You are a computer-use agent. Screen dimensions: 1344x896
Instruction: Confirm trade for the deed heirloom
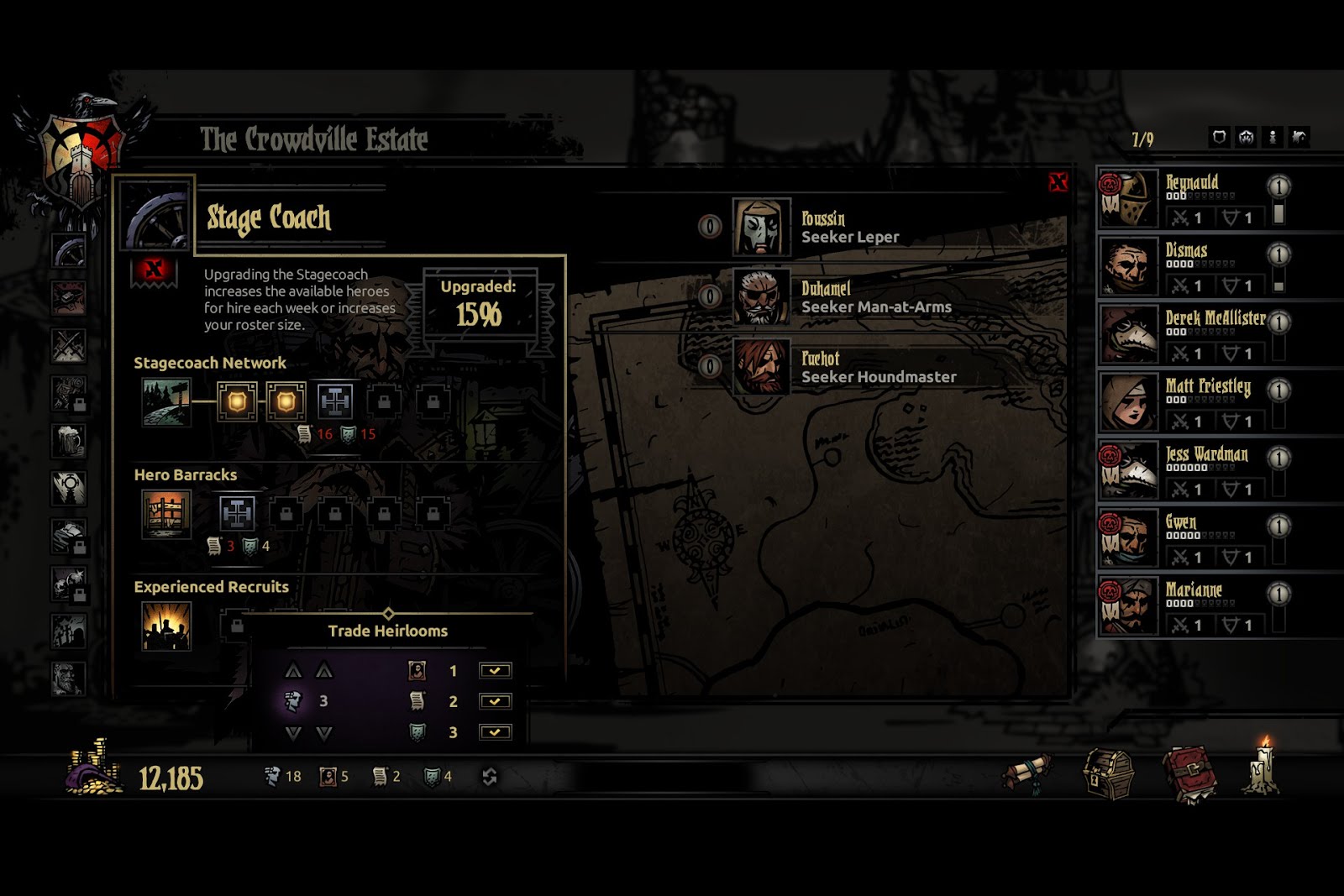pyautogui.click(x=495, y=701)
